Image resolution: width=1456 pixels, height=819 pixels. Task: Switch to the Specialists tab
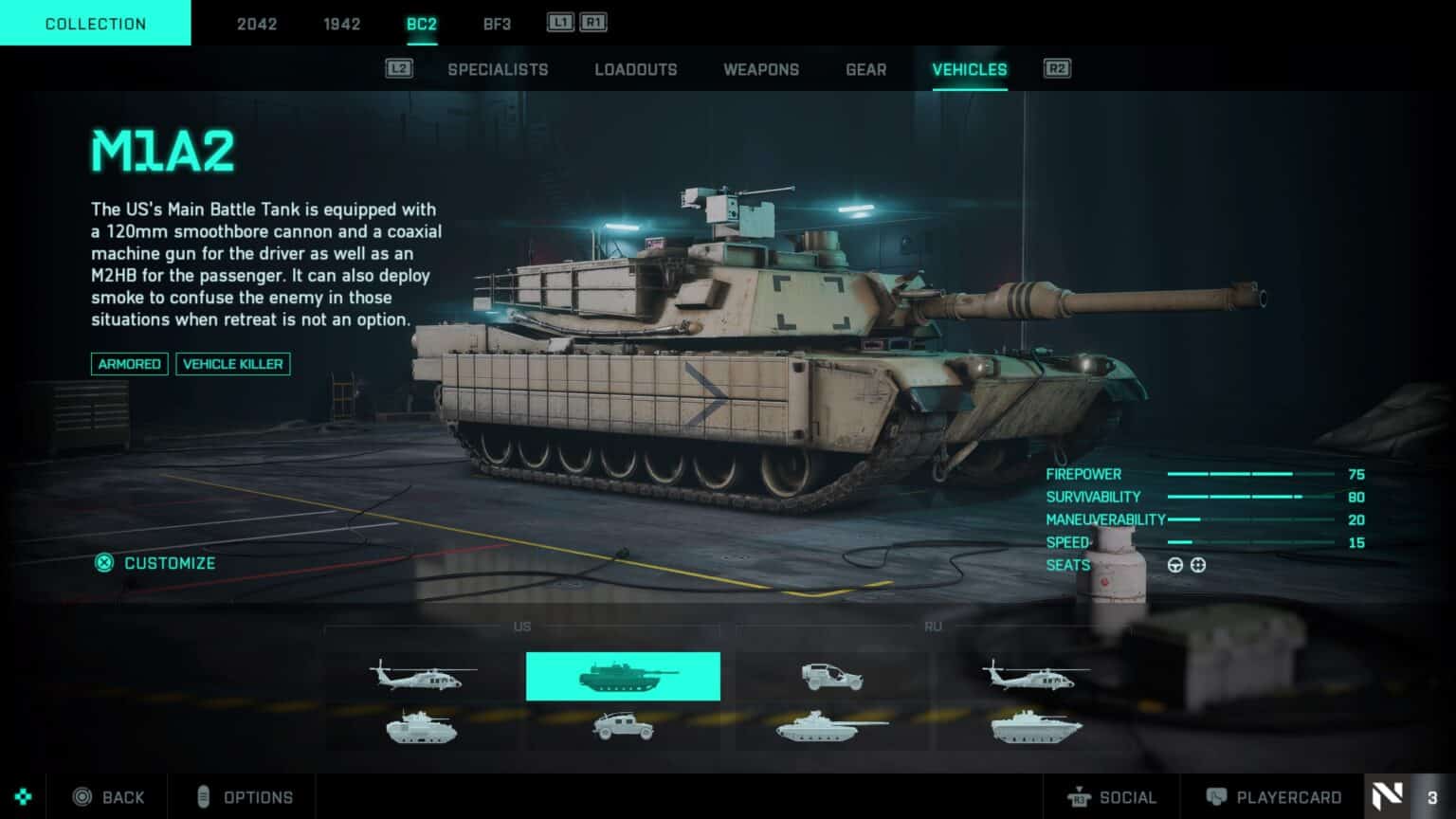point(498,69)
